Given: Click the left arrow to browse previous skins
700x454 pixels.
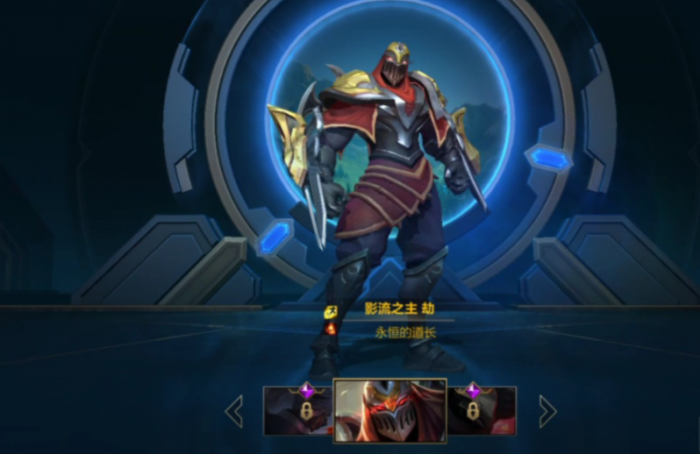Looking at the screenshot, I should click(234, 411).
